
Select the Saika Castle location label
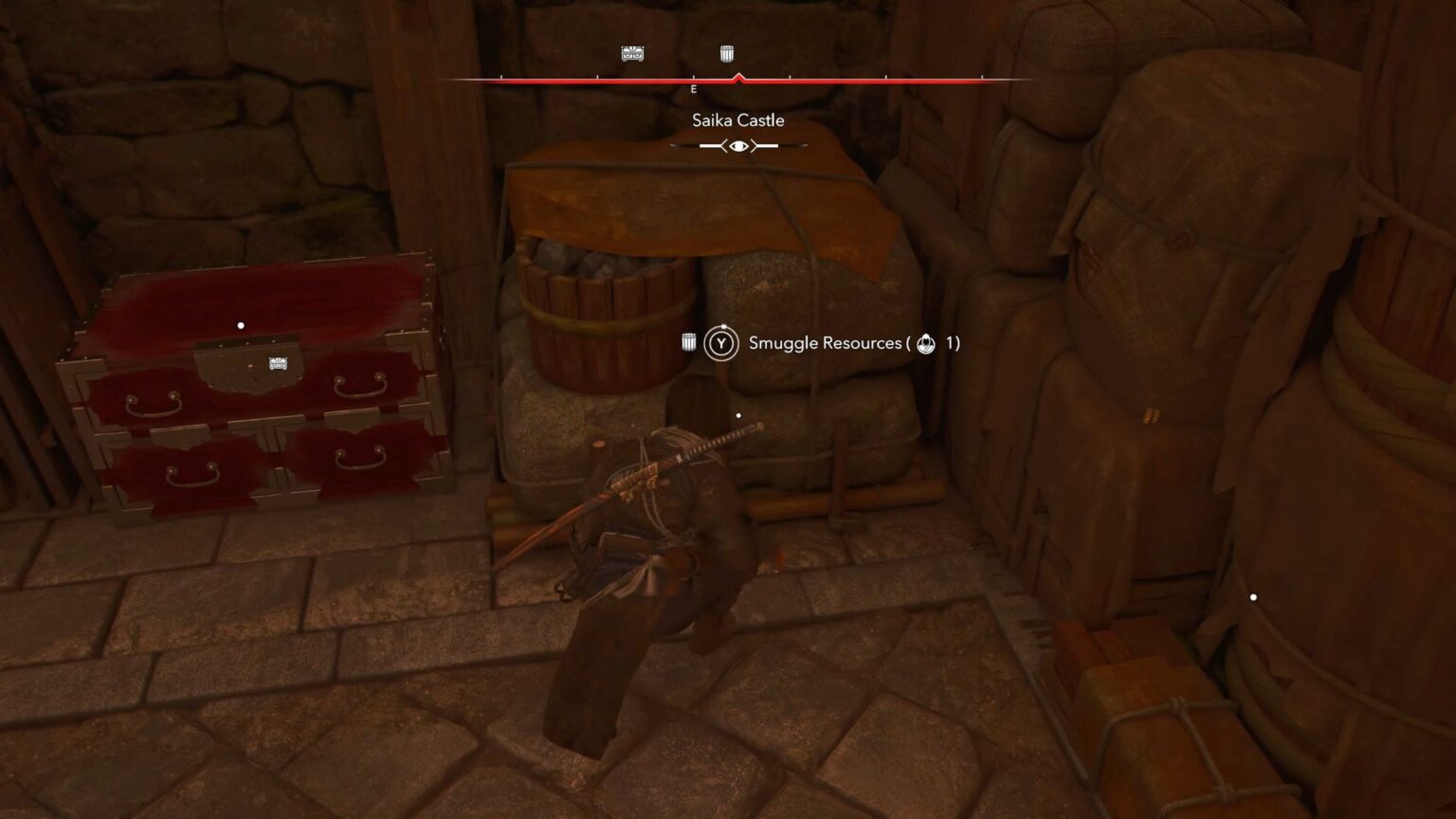pyautogui.click(x=737, y=120)
